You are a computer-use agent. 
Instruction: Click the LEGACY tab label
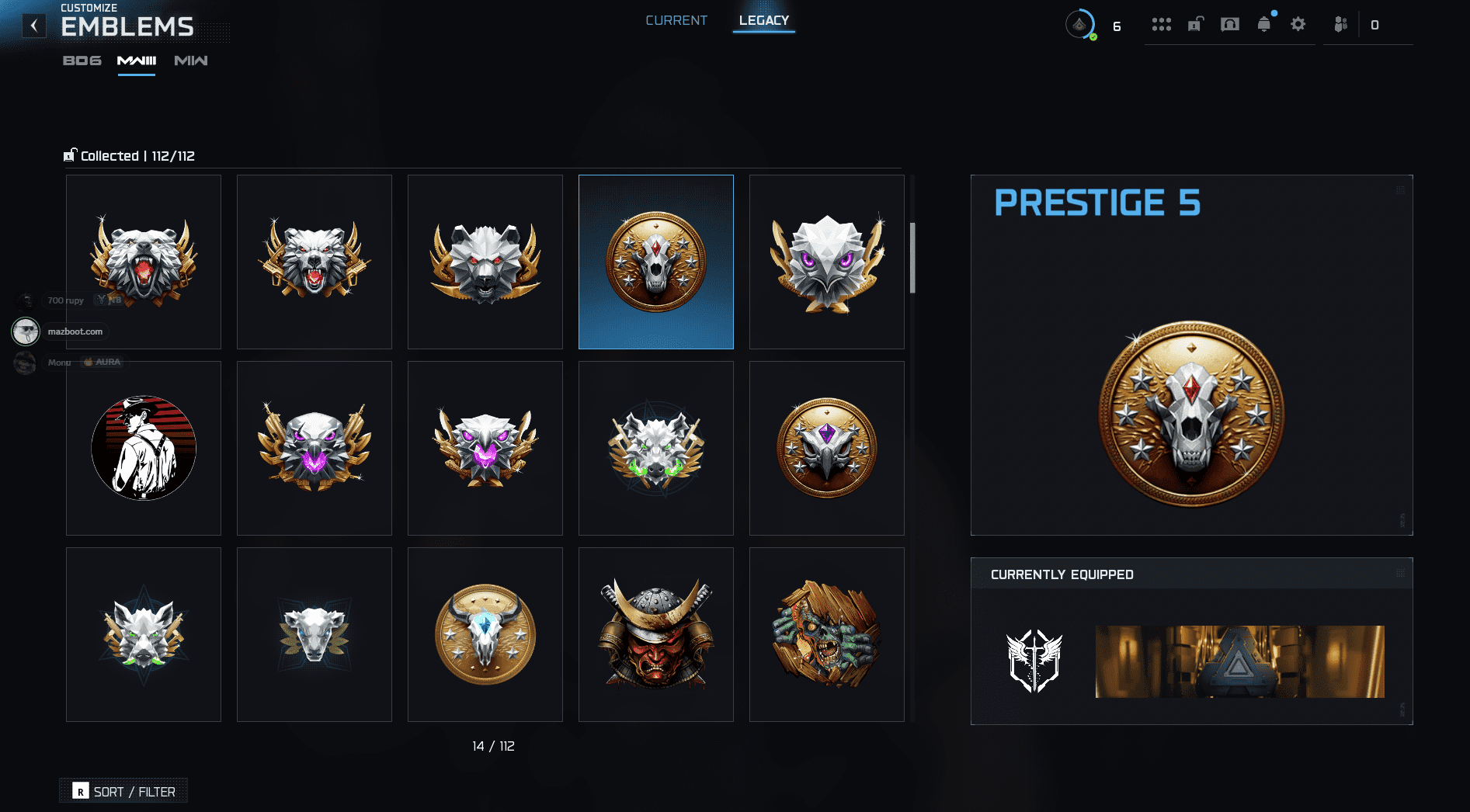click(763, 20)
